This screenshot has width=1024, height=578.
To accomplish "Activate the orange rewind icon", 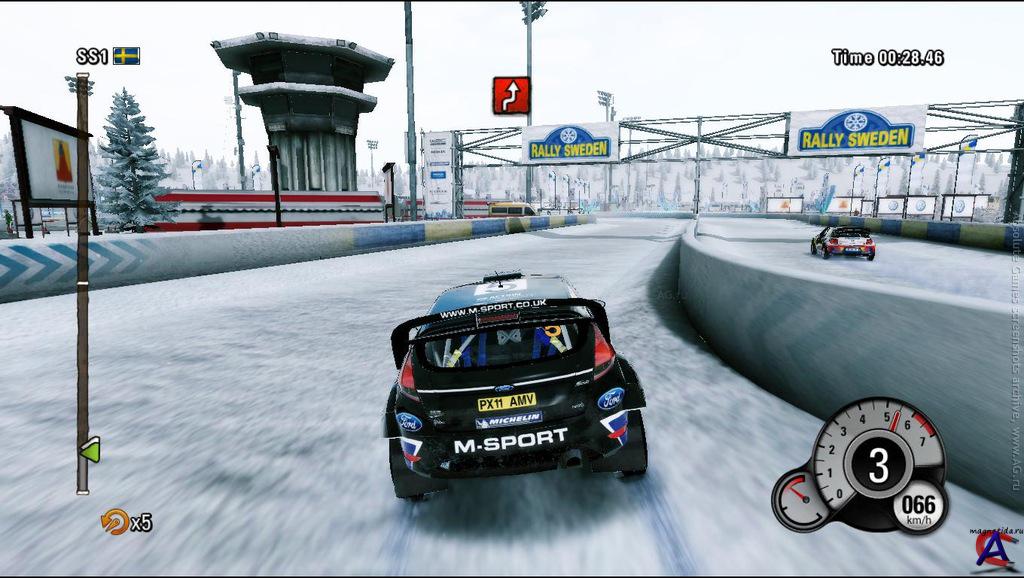I will (x=115, y=521).
